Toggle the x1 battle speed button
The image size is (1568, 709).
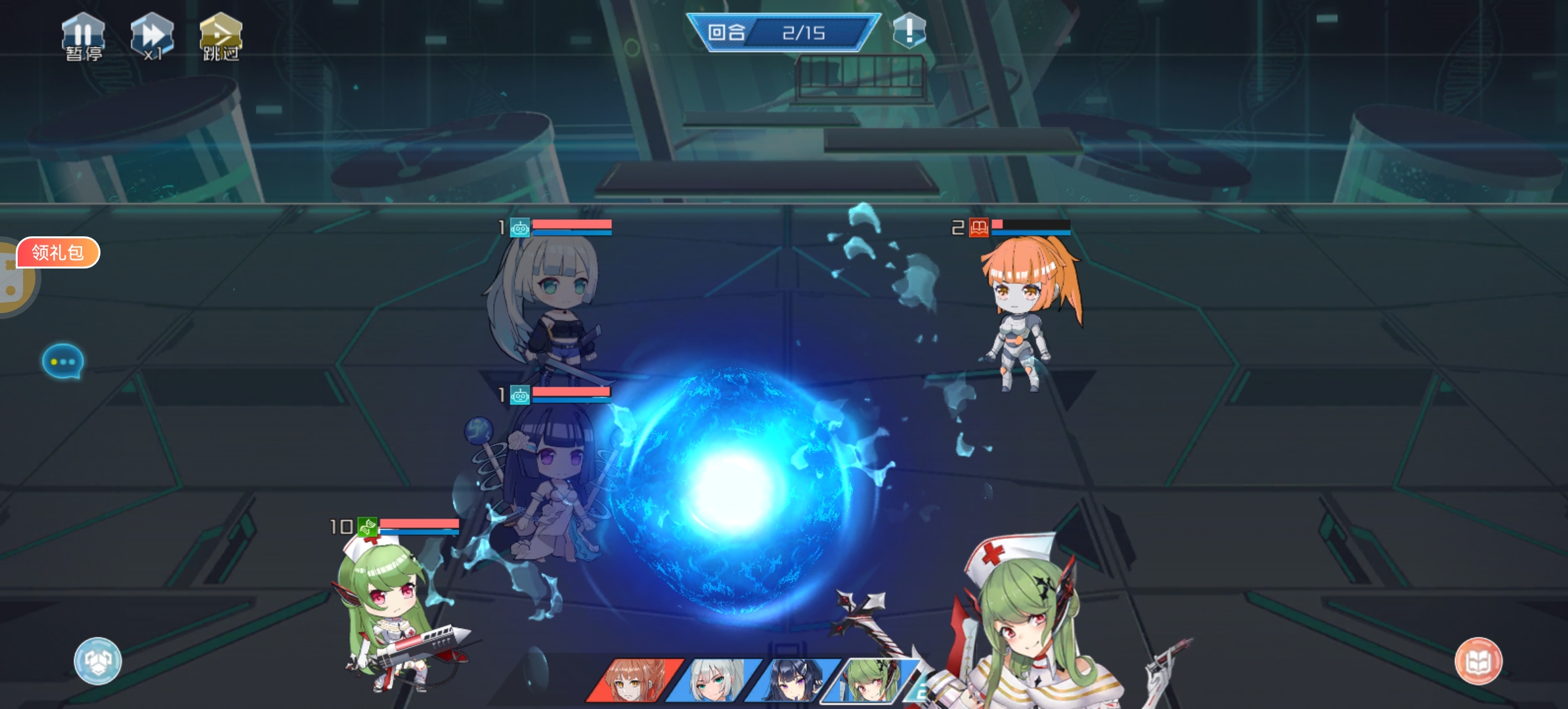click(x=152, y=37)
